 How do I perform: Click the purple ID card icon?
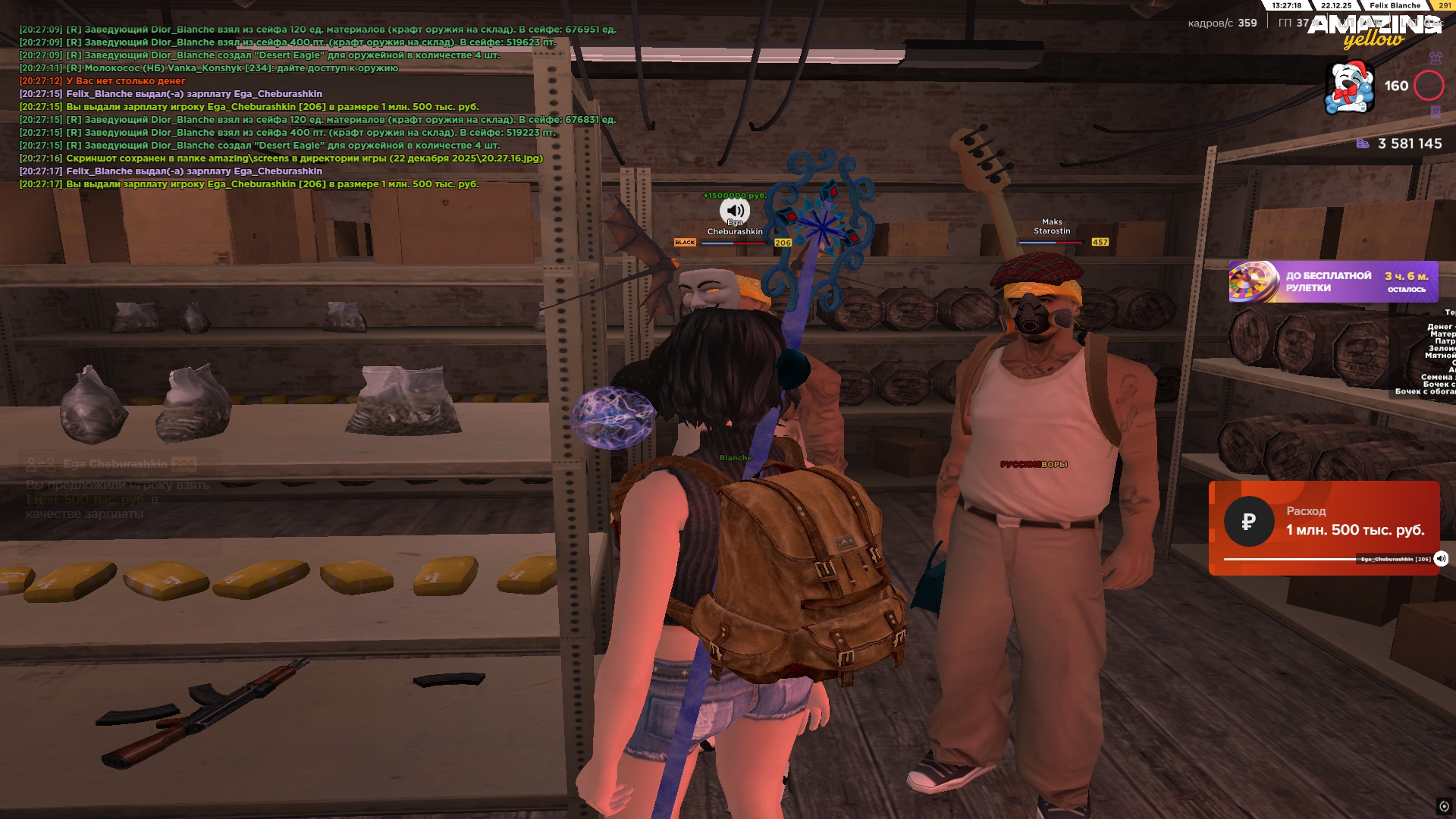pos(1436,112)
